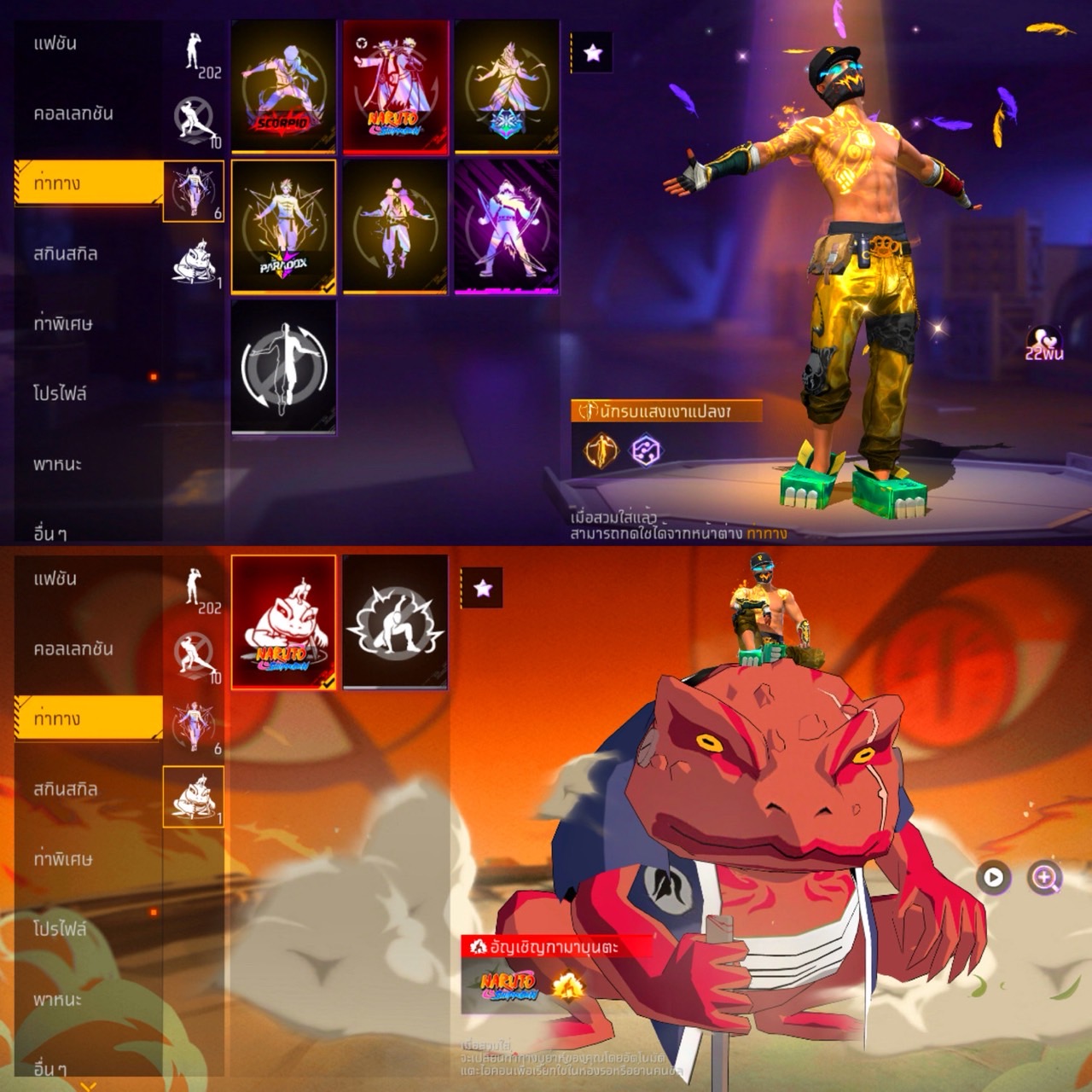Open สกินสกิล category on the purple screen

coord(66,253)
